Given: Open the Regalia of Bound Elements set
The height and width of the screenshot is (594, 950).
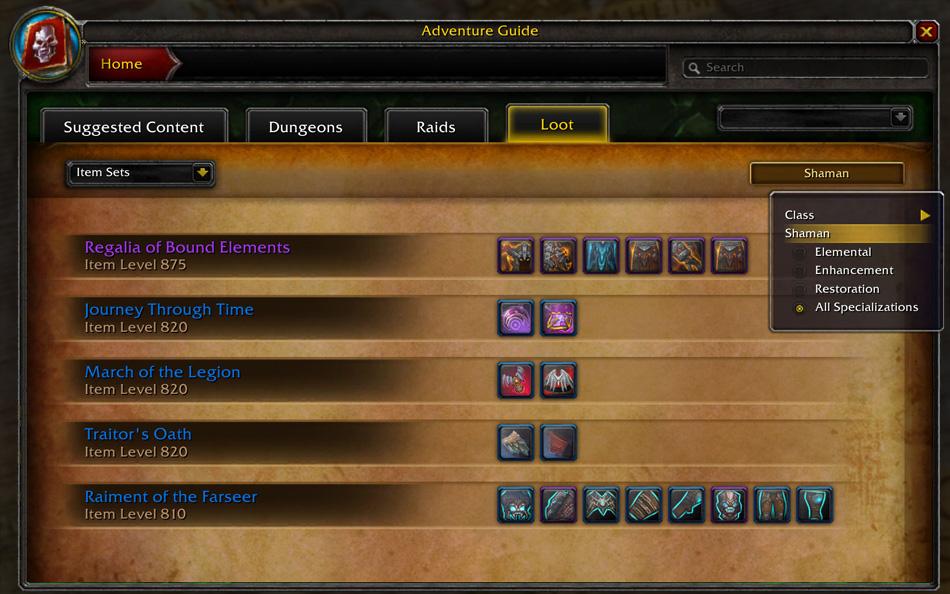Looking at the screenshot, I should tap(187, 248).
